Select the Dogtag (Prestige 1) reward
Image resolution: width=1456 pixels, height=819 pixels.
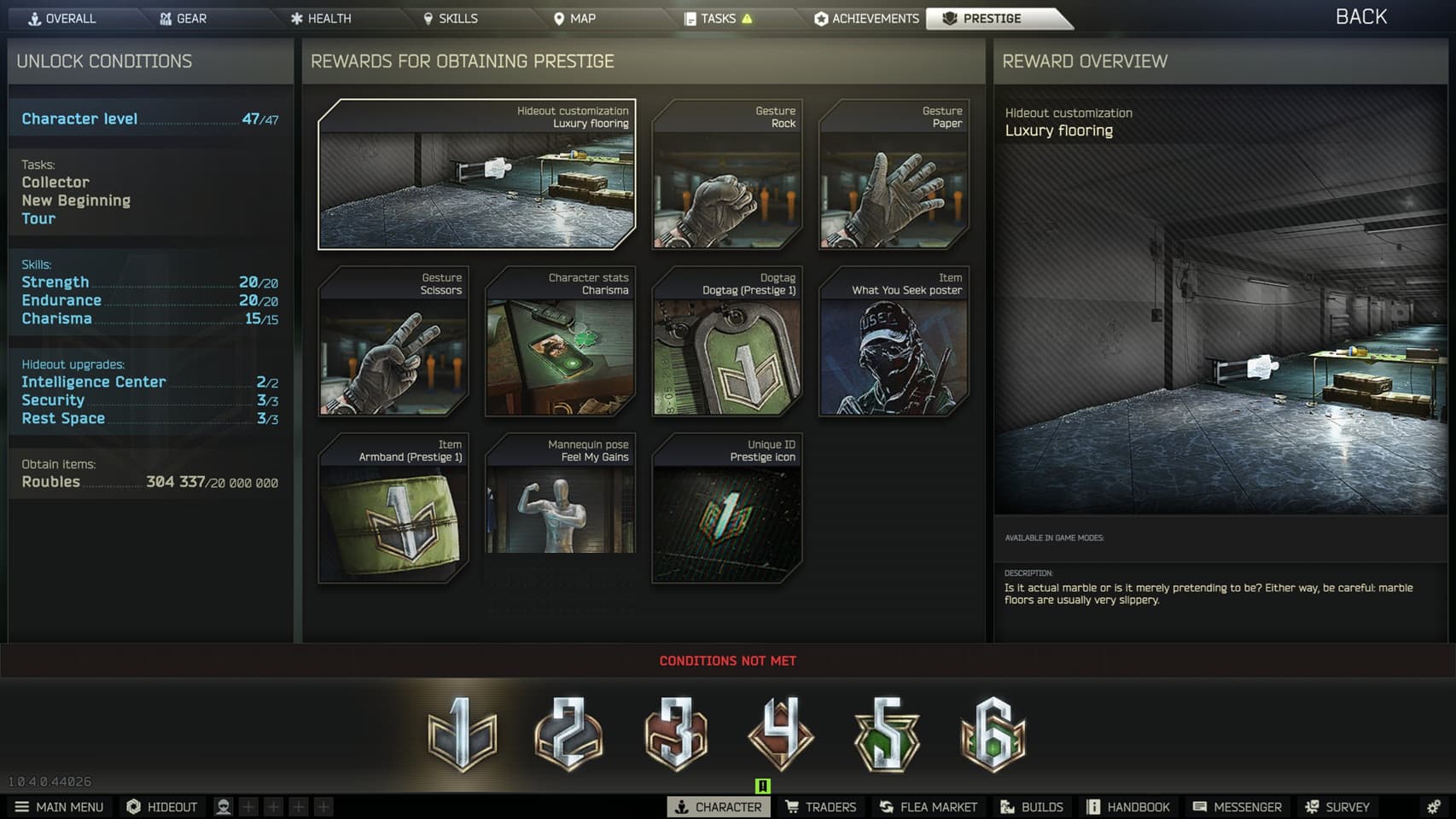[726, 341]
